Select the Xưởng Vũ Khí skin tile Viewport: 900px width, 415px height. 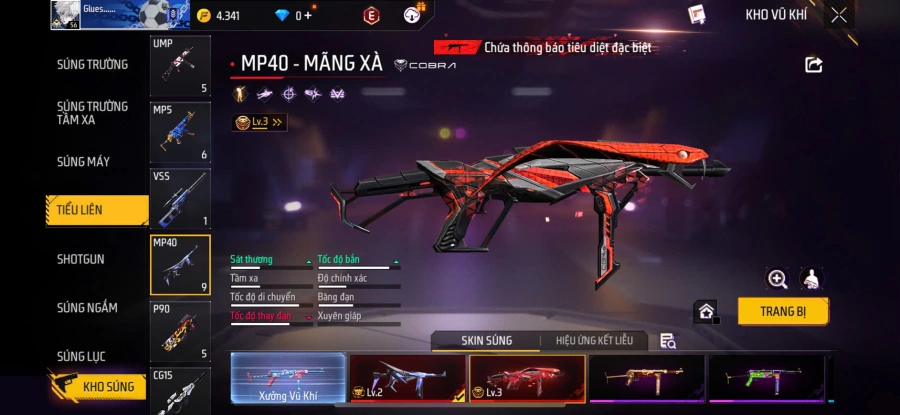click(288, 379)
